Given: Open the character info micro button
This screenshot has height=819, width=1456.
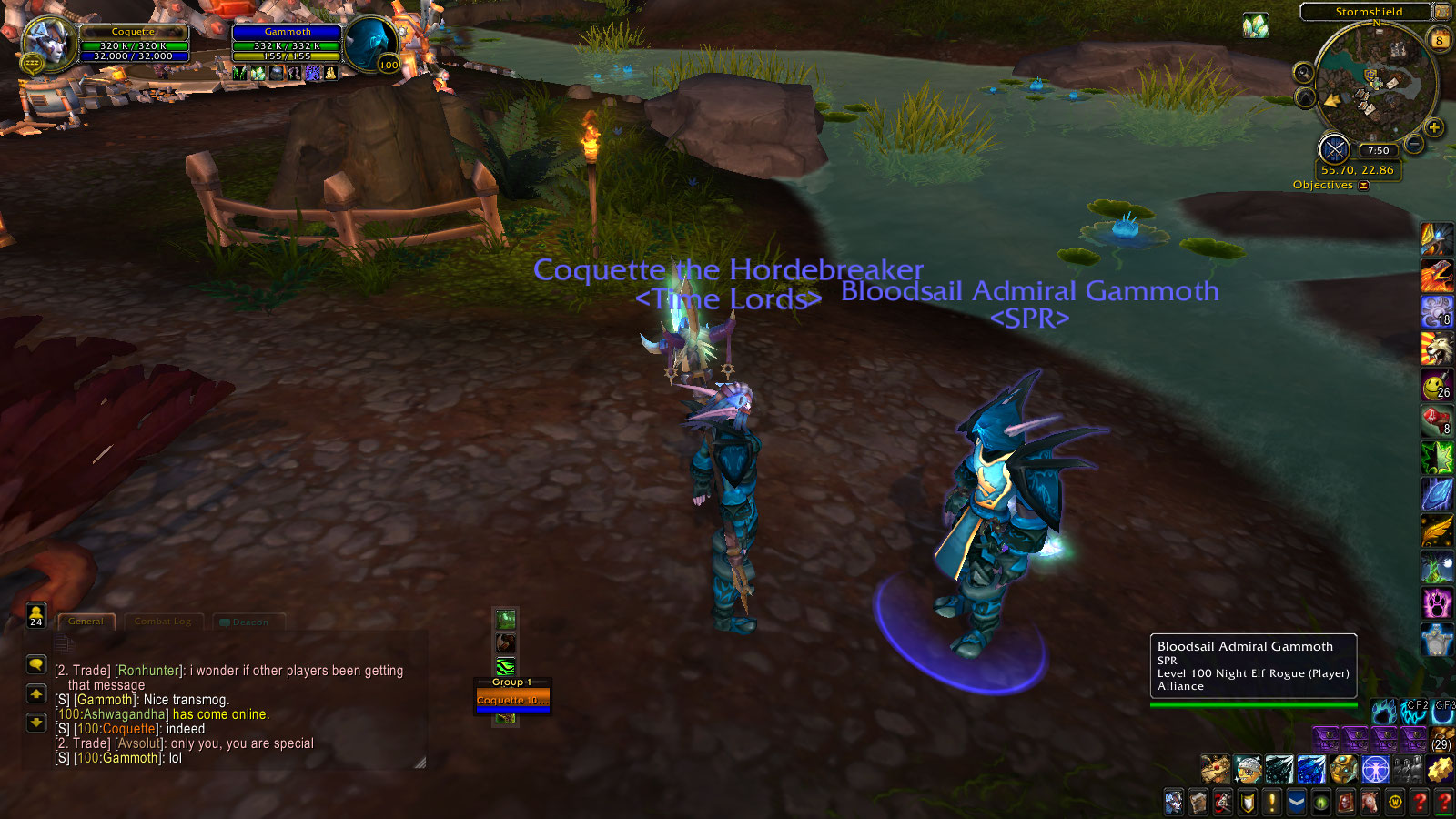Looking at the screenshot, I should [x=1174, y=802].
